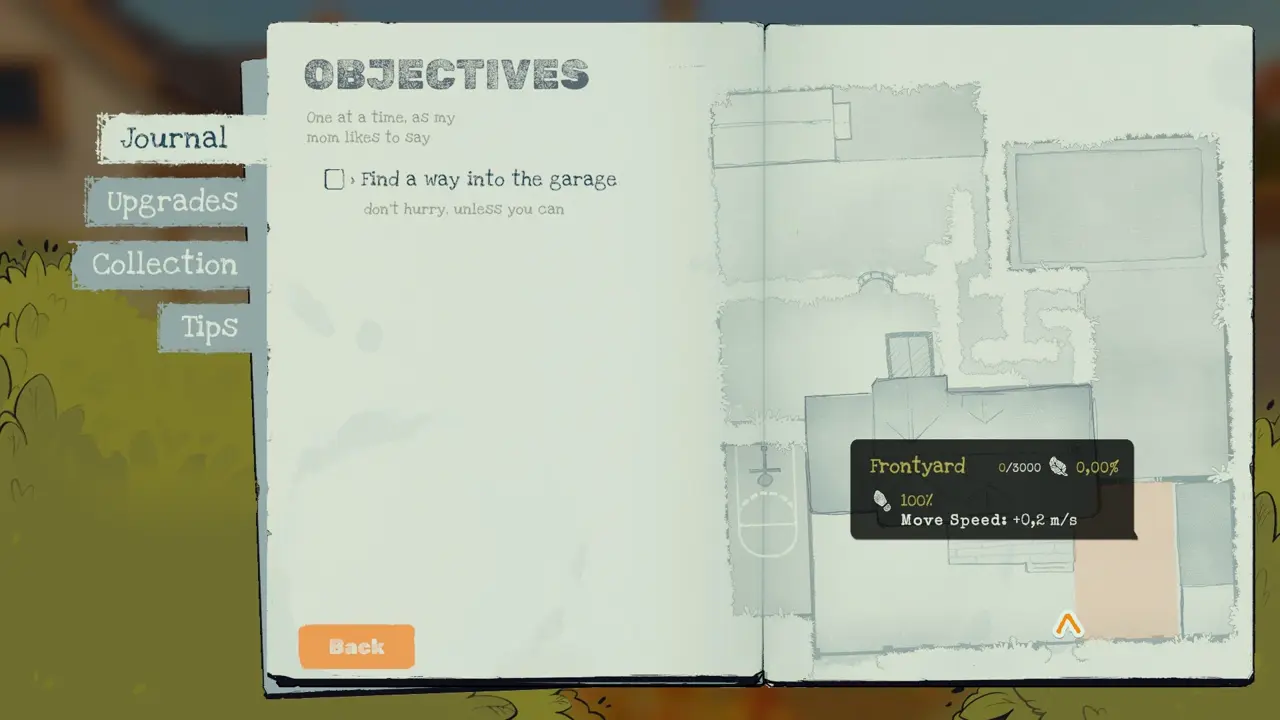Click the 100% walk speed value
1280x720 pixels.
[916, 500]
